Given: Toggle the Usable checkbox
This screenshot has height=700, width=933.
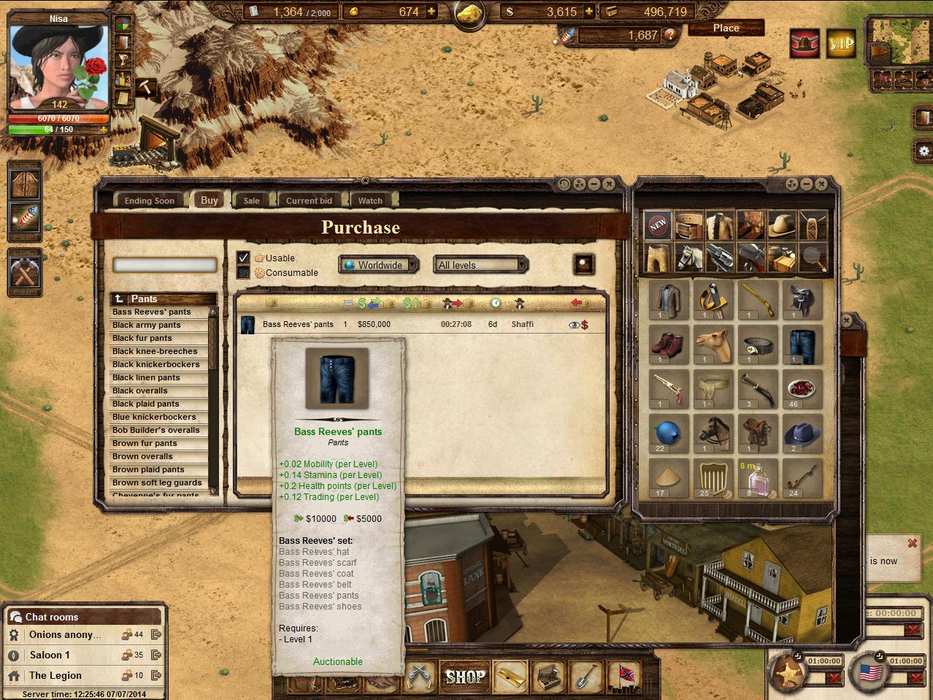Looking at the screenshot, I should point(243,258).
